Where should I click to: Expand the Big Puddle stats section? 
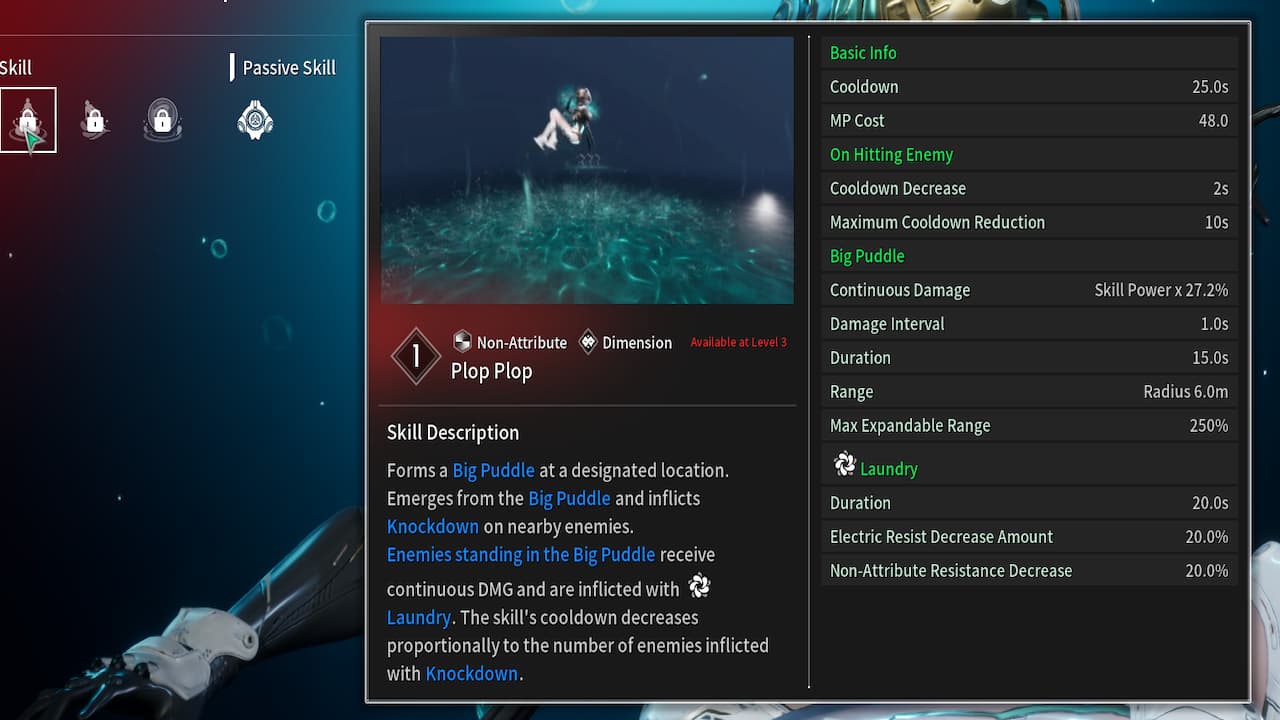[x=866, y=256]
